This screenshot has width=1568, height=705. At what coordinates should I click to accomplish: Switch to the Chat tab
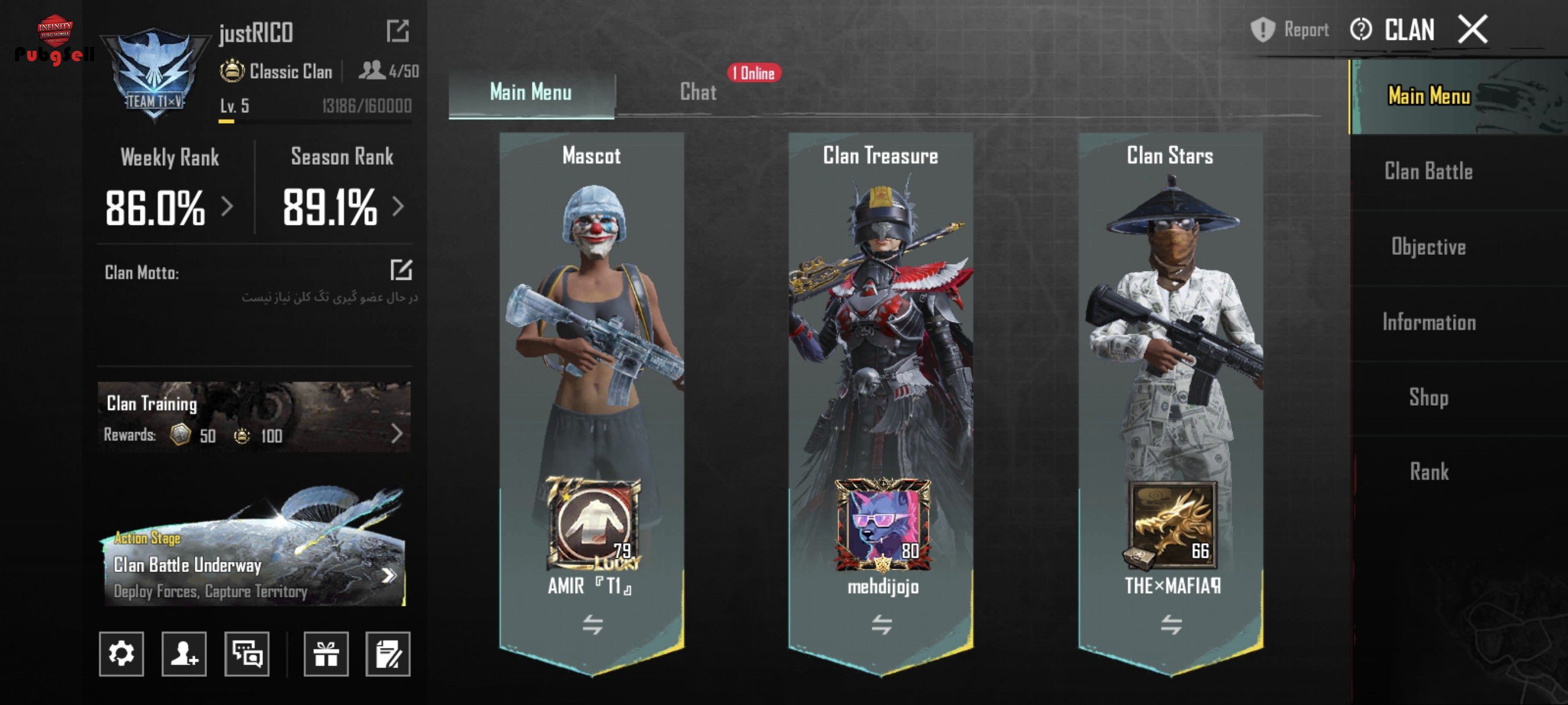[x=698, y=92]
